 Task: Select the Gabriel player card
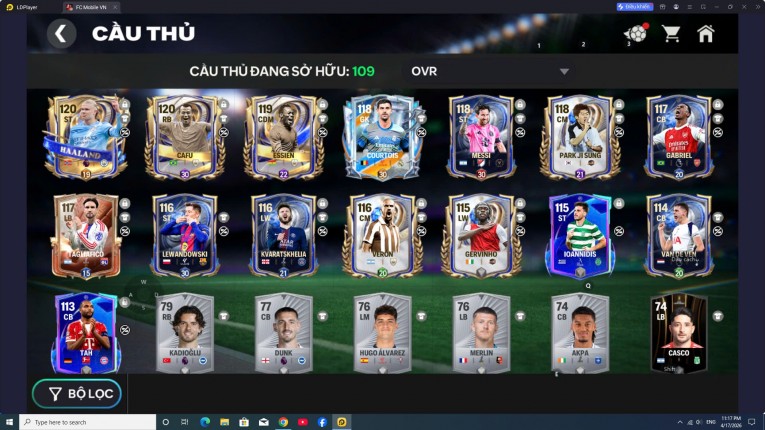click(x=678, y=137)
